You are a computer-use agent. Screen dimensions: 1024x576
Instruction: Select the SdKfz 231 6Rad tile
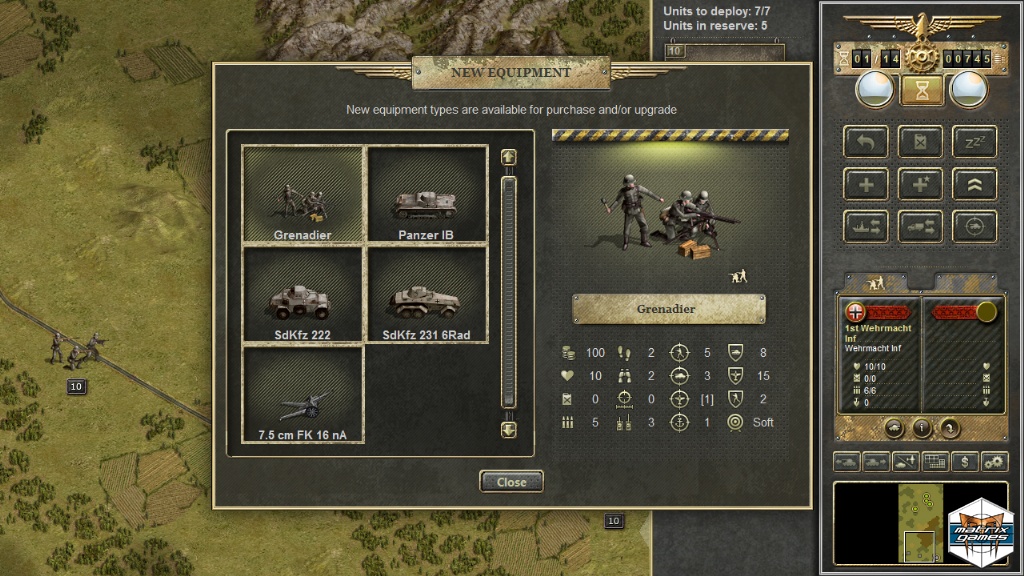(x=427, y=295)
